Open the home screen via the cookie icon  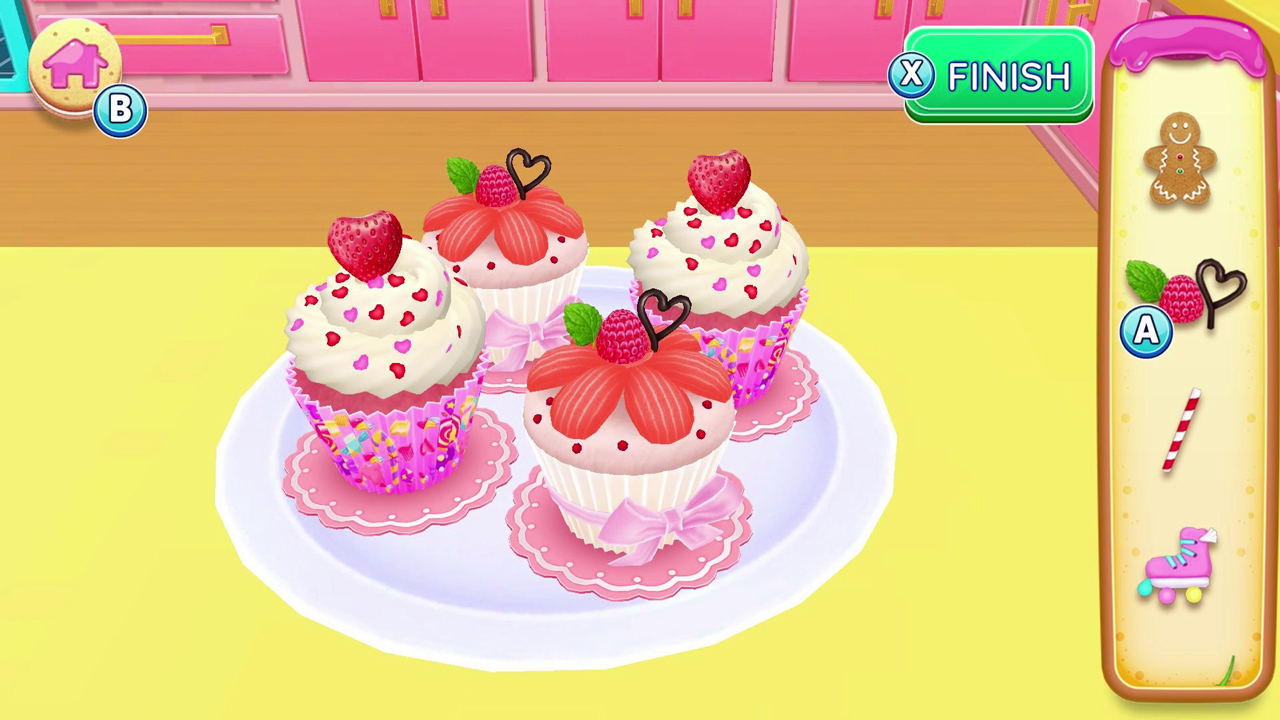75,65
